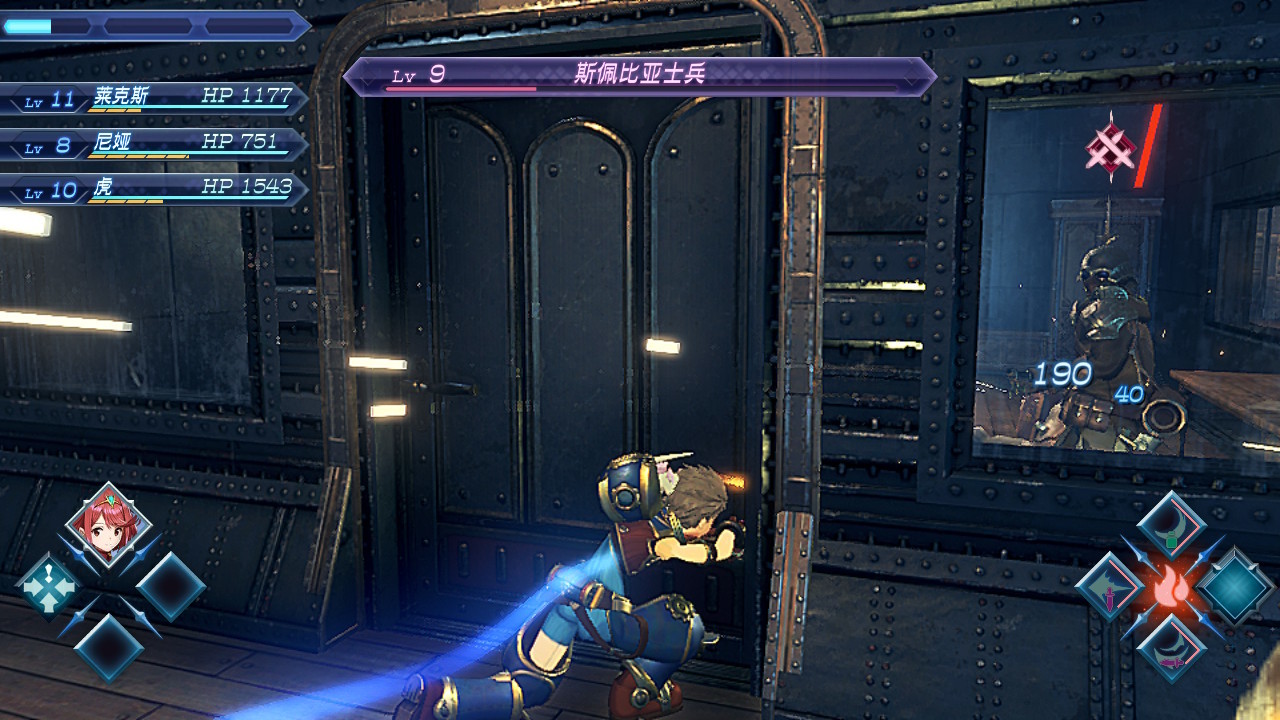
Task: Activate the four-arrows party command icon
Action: pos(47,586)
